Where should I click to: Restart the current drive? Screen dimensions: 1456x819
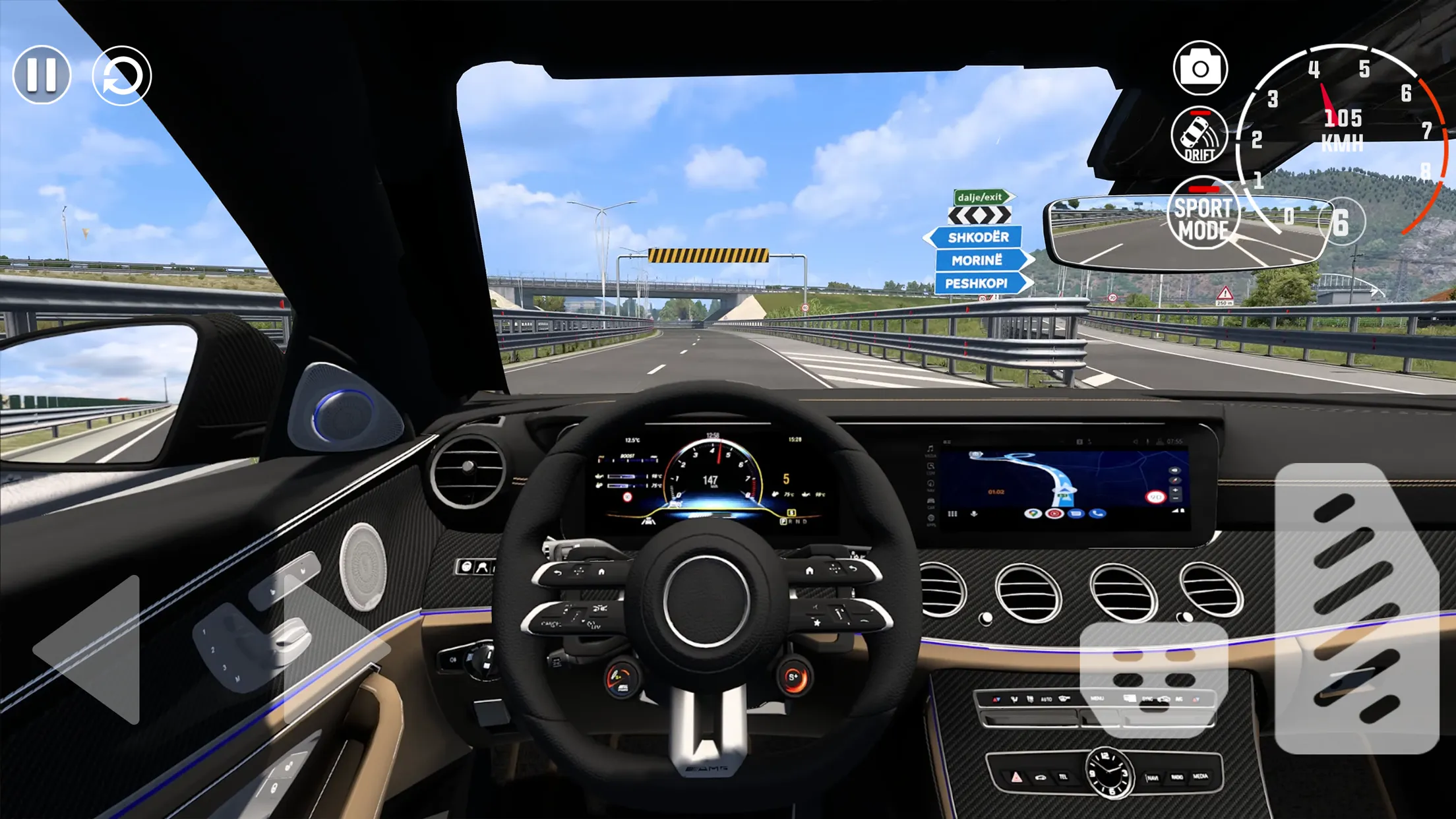122,75
